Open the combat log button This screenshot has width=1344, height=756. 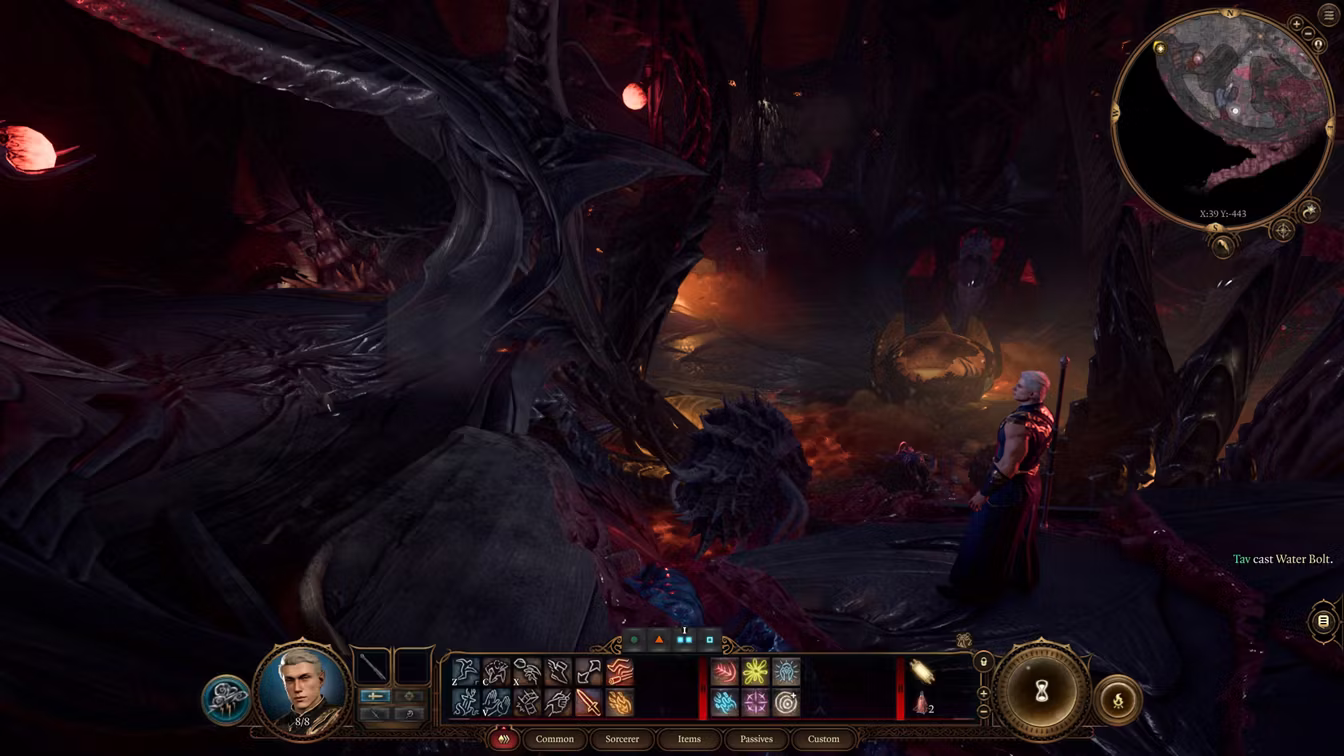click(1323, 621)
